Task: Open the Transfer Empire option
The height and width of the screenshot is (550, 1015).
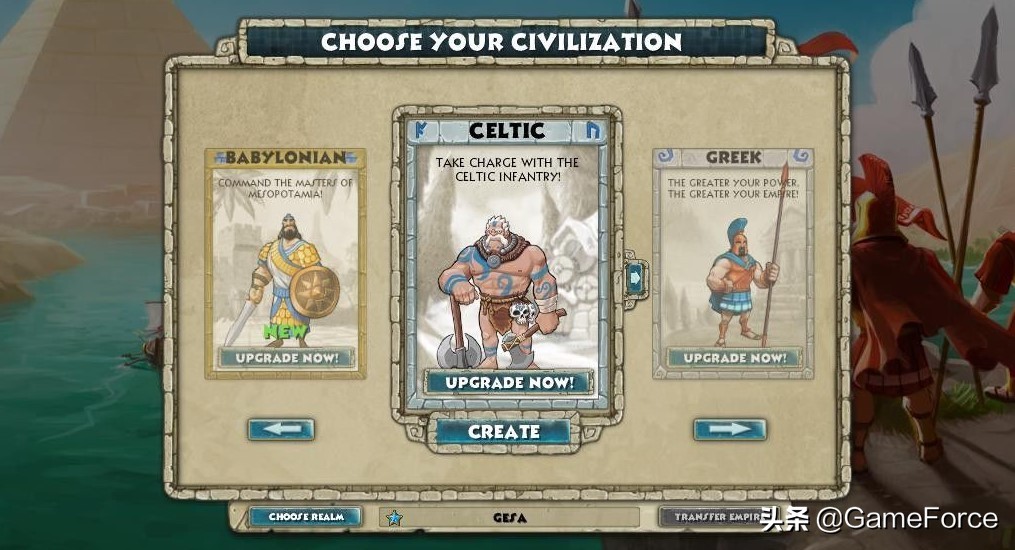Action: click(706, 517)
